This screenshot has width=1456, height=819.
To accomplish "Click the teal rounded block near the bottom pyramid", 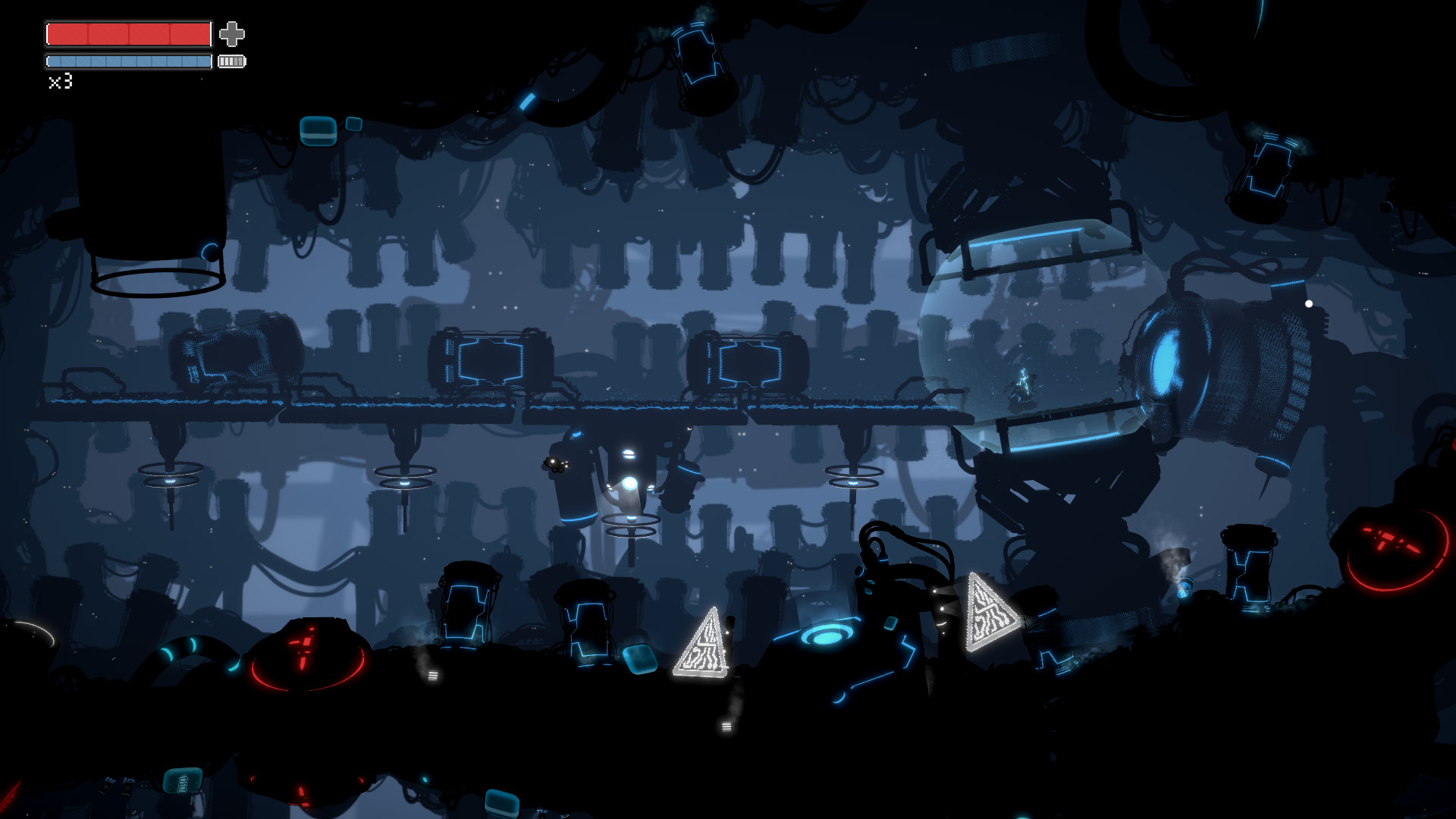I will [641, 659].
